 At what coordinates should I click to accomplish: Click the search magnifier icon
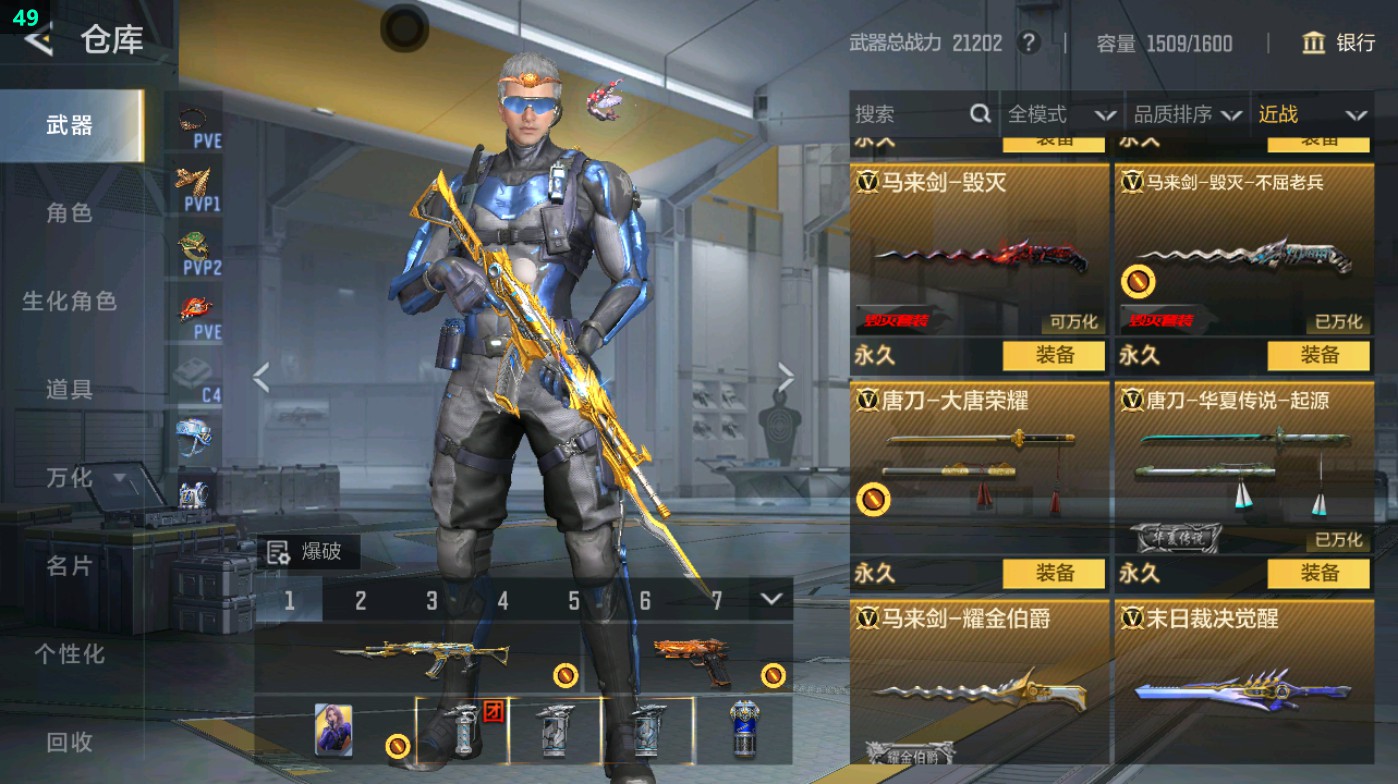[978, 114]
